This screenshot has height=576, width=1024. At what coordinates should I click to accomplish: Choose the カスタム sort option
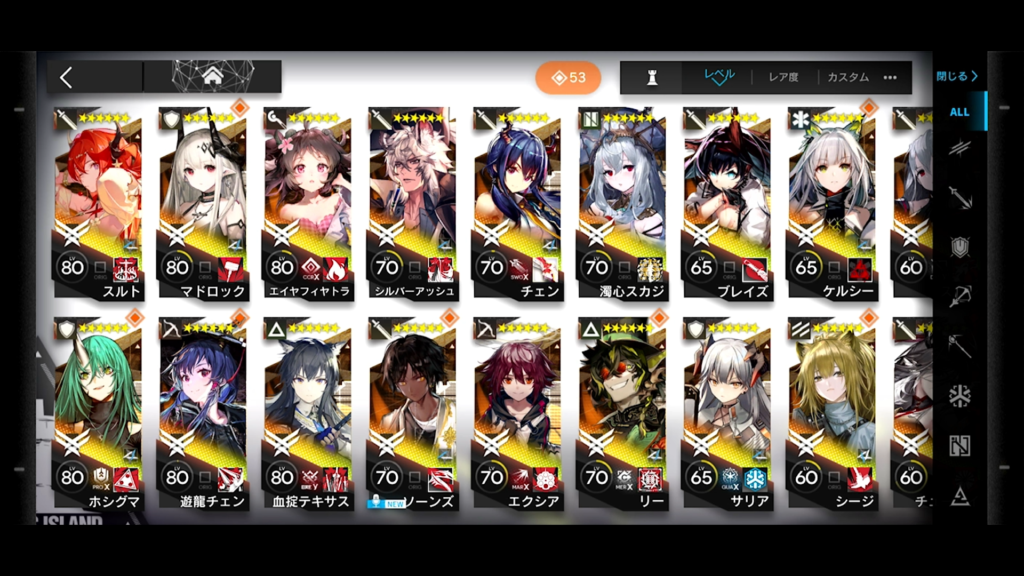(847, 77)
